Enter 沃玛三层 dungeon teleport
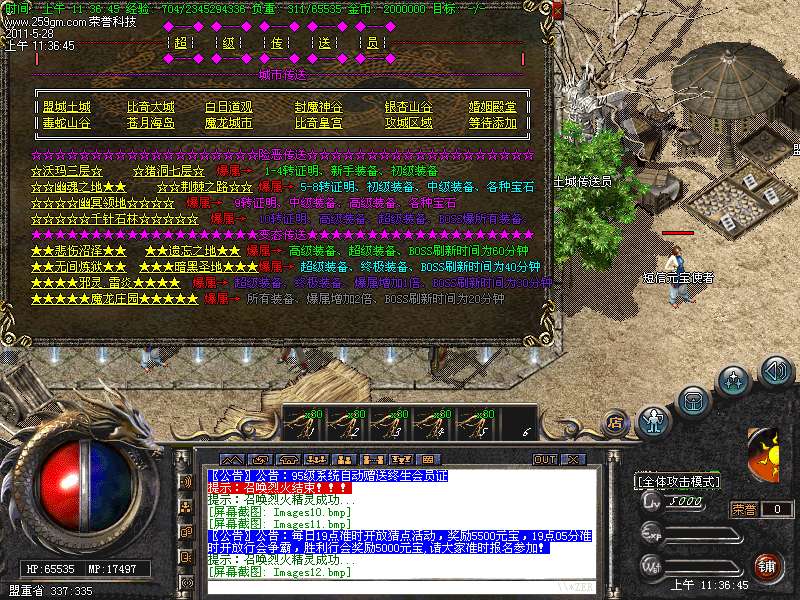Viewport: 800px width, 600px height. point(66,171)
